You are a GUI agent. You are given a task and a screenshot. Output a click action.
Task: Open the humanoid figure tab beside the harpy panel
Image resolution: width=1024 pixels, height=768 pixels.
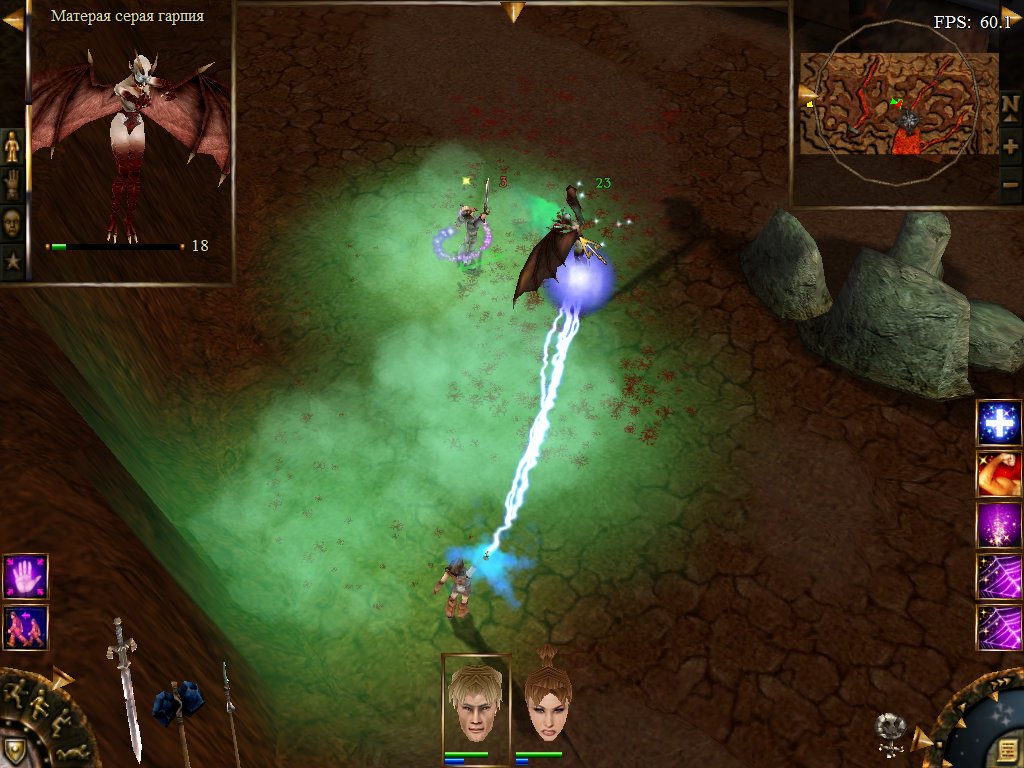(12, 146)
